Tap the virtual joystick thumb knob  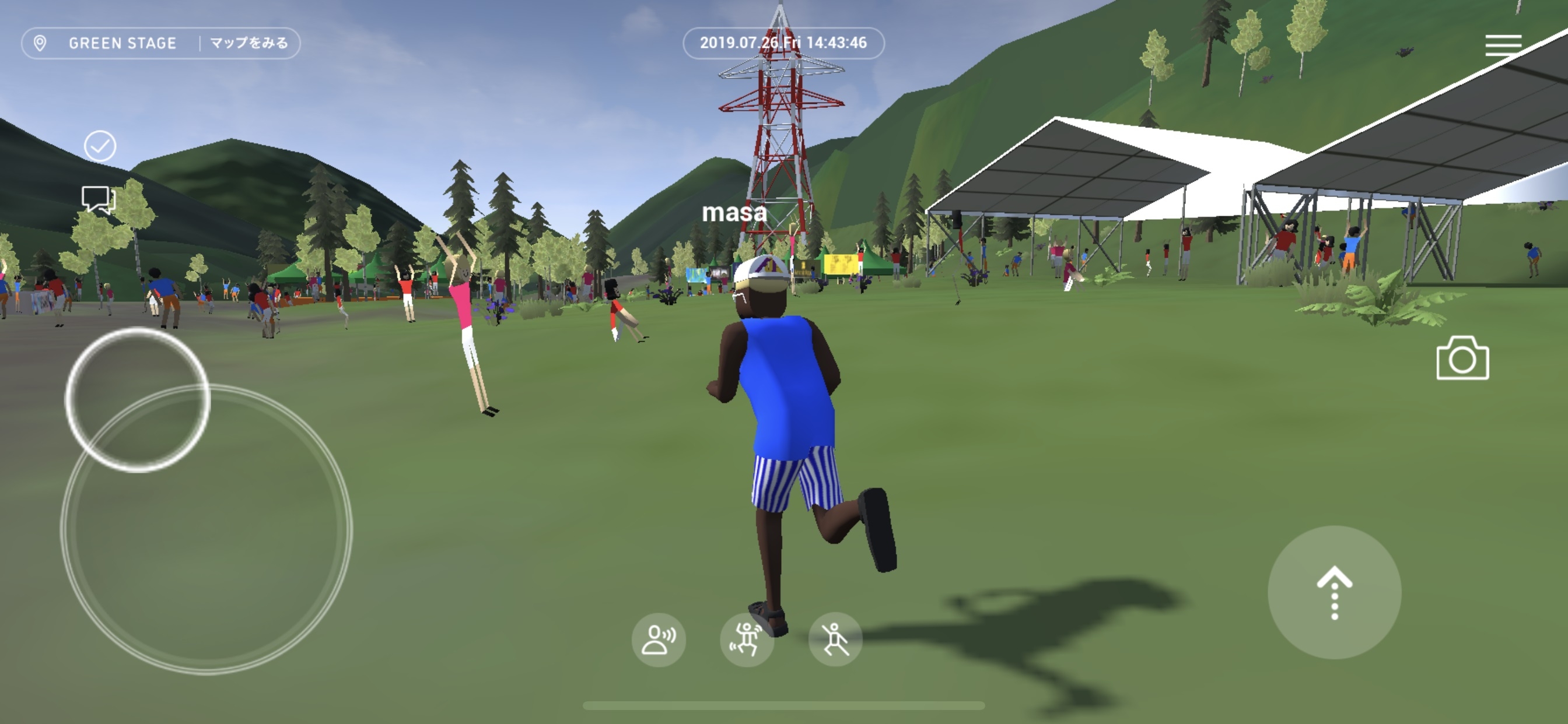138,400
